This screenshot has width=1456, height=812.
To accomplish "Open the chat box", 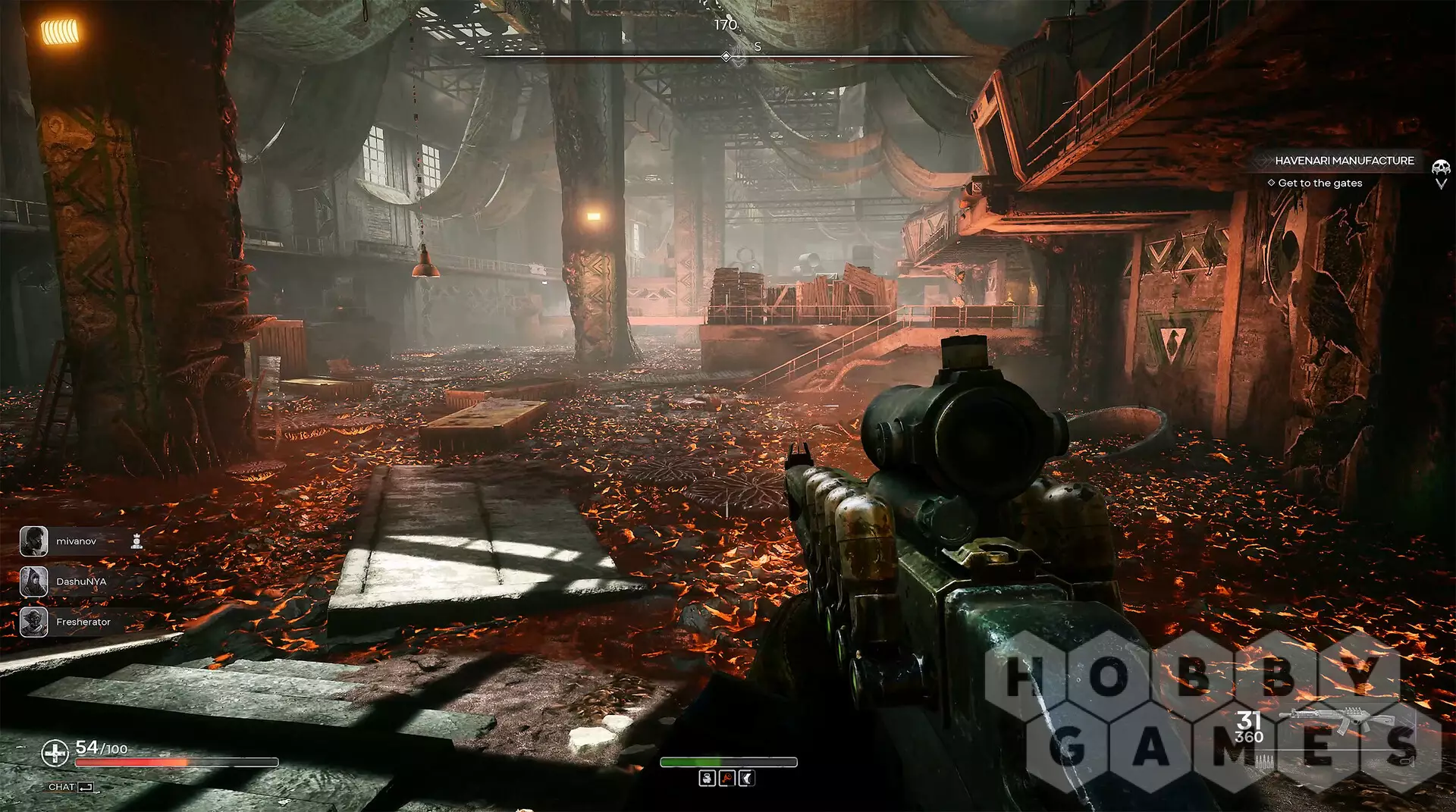I will tap(70, 787).
